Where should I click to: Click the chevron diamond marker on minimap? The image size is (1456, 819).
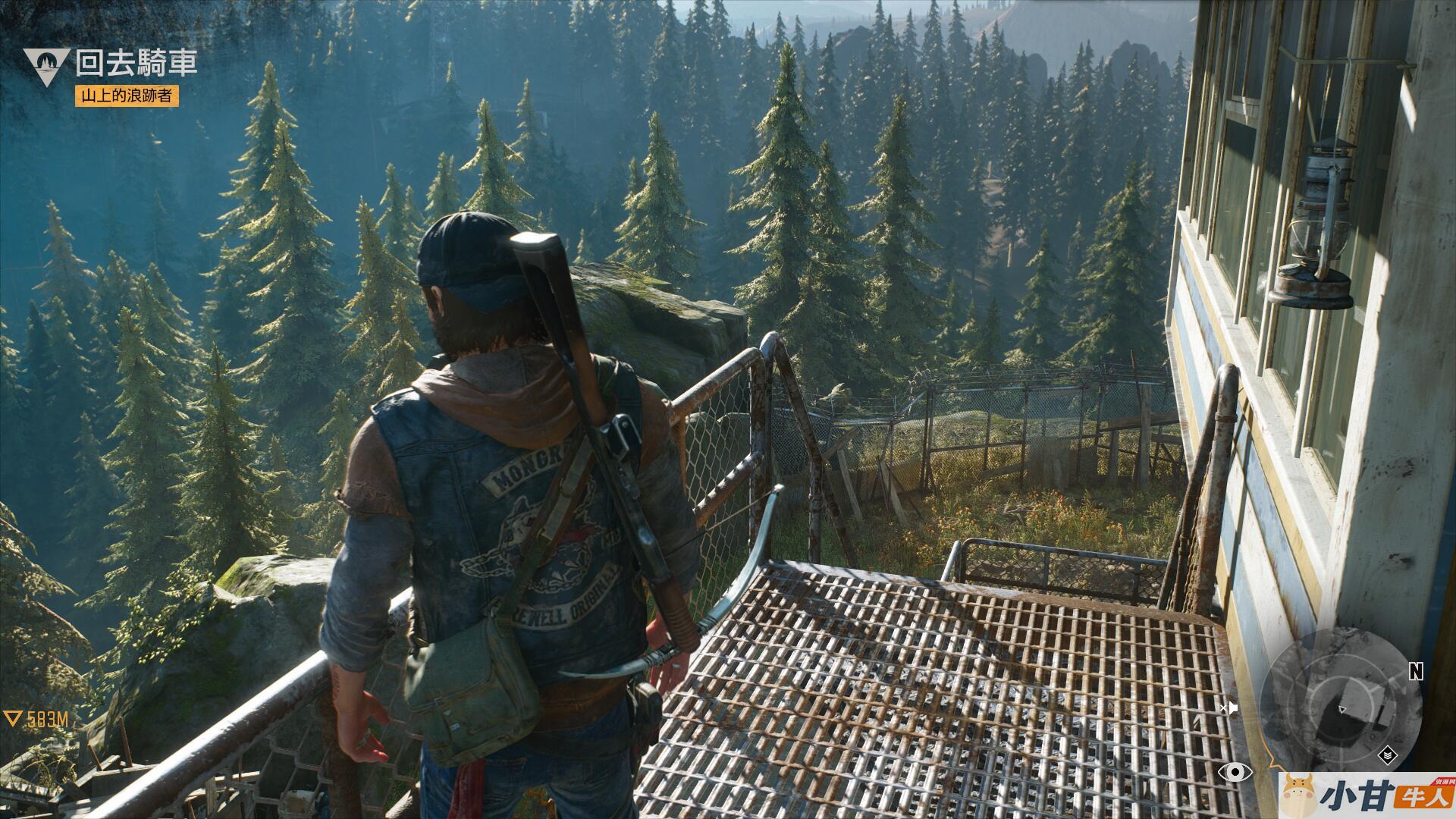point(1387,755)
